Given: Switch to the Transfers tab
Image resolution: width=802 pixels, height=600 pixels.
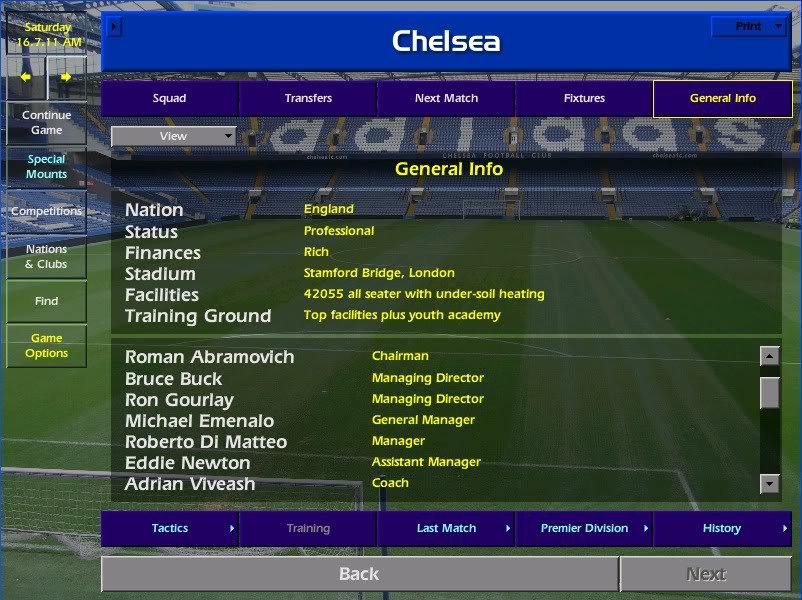Looking at the screenshot, I should pyautogui.click(x=308, y=98).
